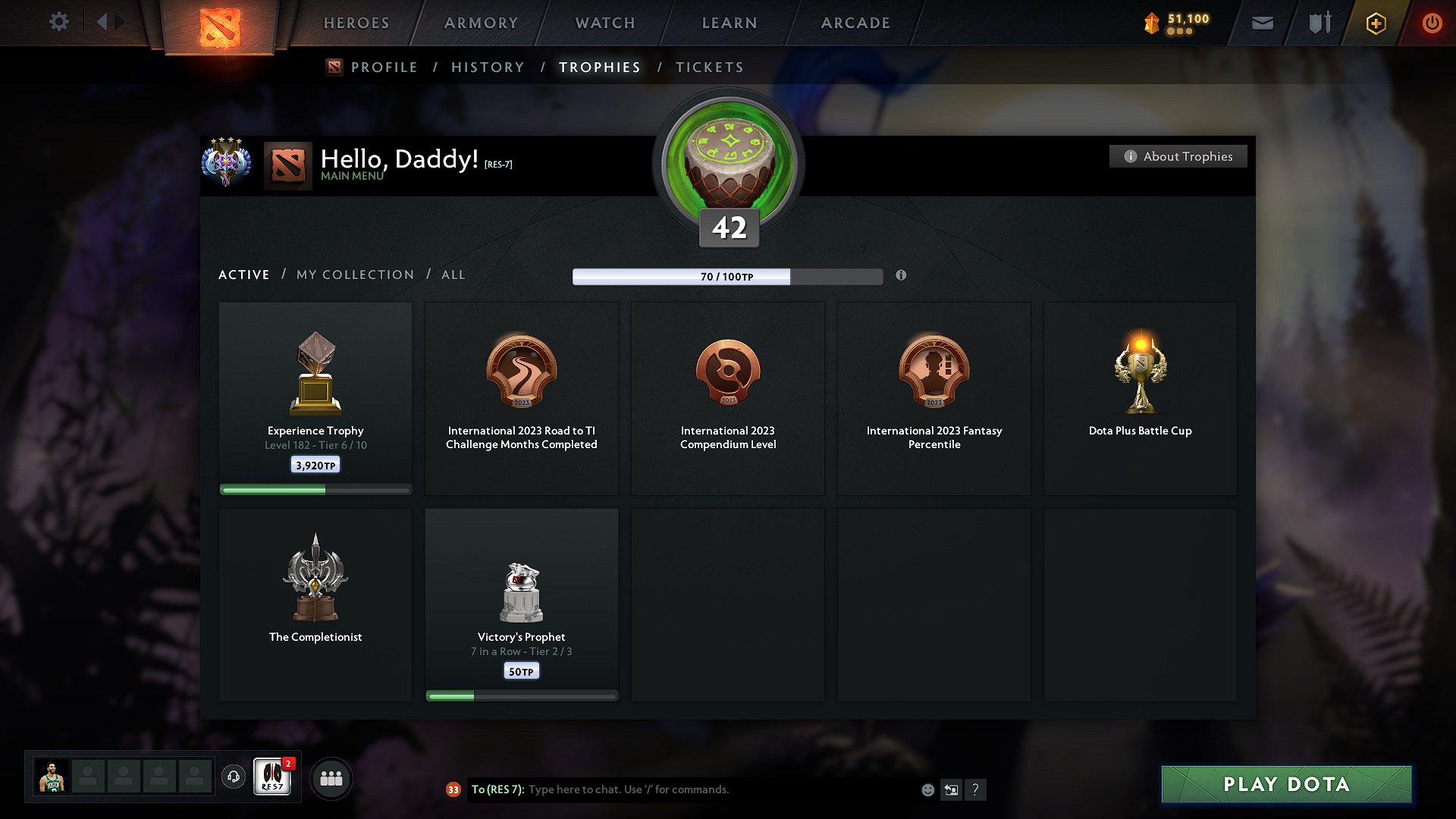Click the info icon beside the TP bar

click(902, 276)
